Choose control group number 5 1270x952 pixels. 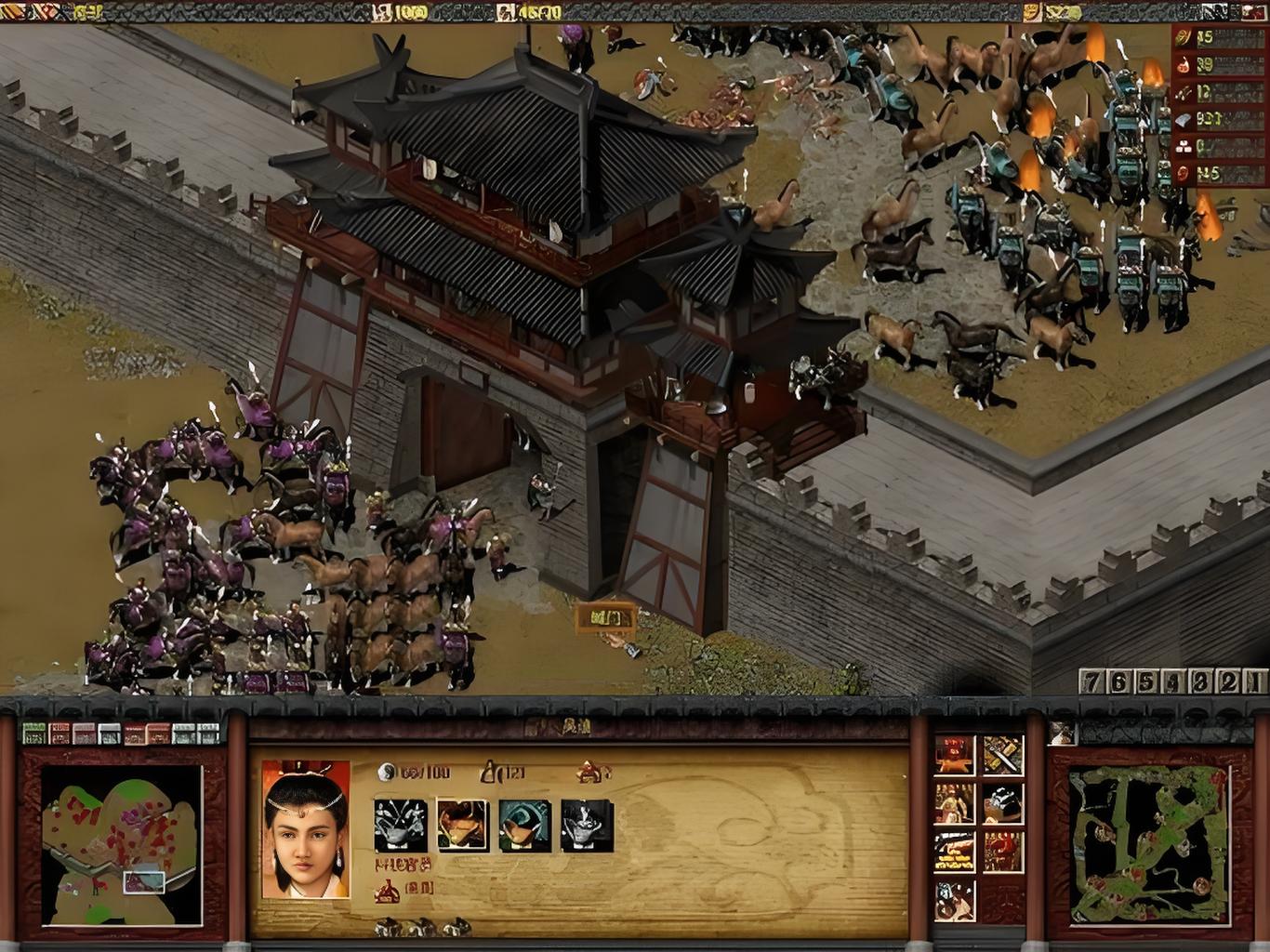(1146, 681)
